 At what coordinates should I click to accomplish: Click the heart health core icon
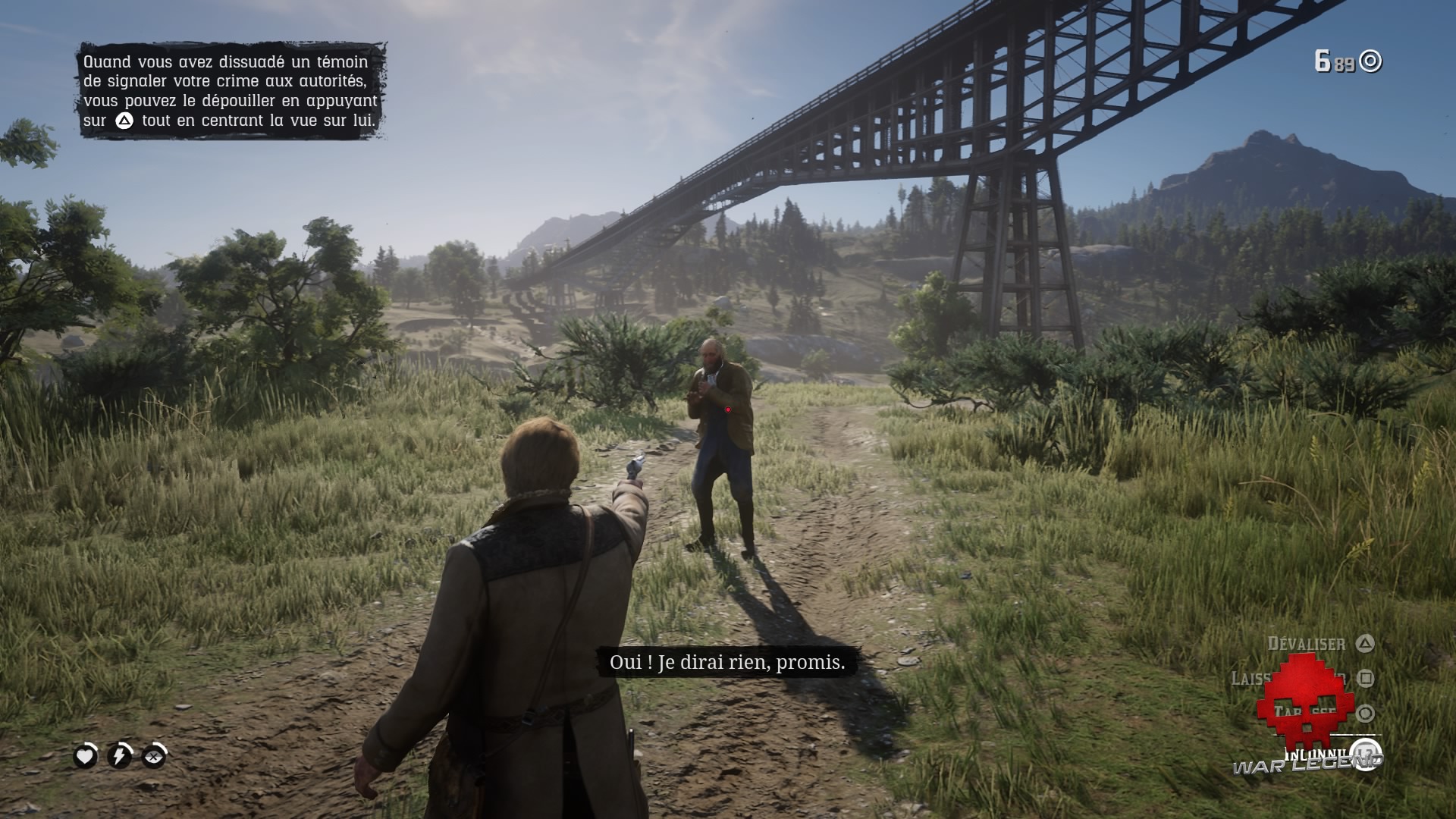(86, 756)
